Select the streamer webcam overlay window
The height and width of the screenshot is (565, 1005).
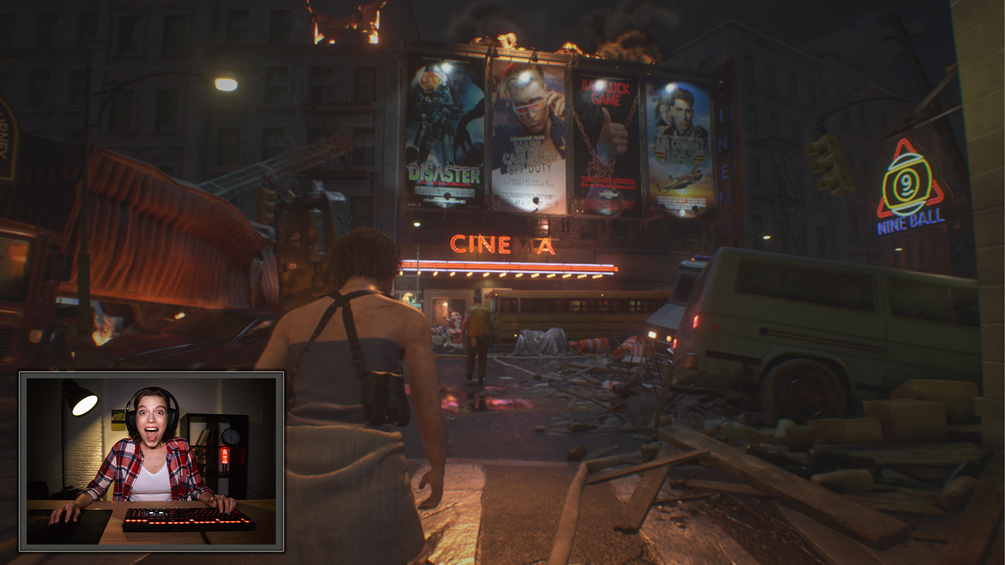click(151, 461)
